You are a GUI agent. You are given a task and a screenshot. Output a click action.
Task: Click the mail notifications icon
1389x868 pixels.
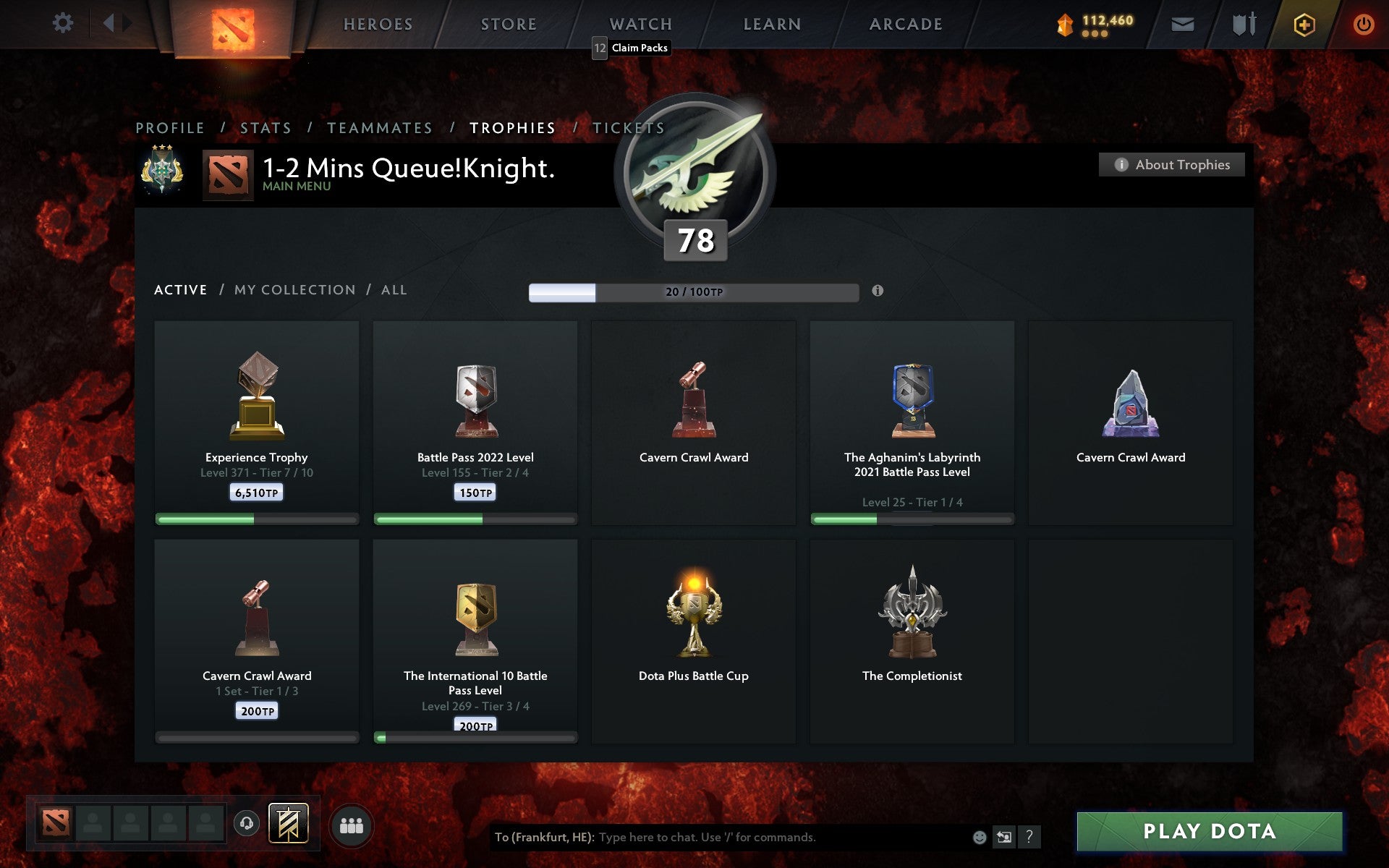pos(1182,23)
